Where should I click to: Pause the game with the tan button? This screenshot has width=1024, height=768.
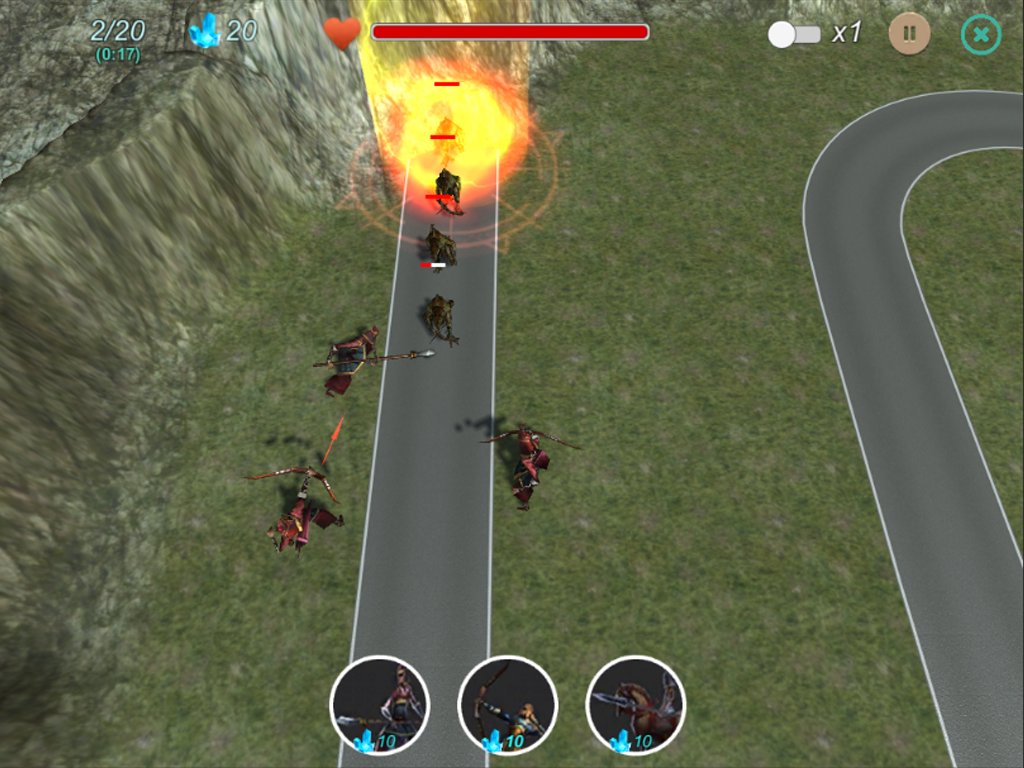click(909, 34)
